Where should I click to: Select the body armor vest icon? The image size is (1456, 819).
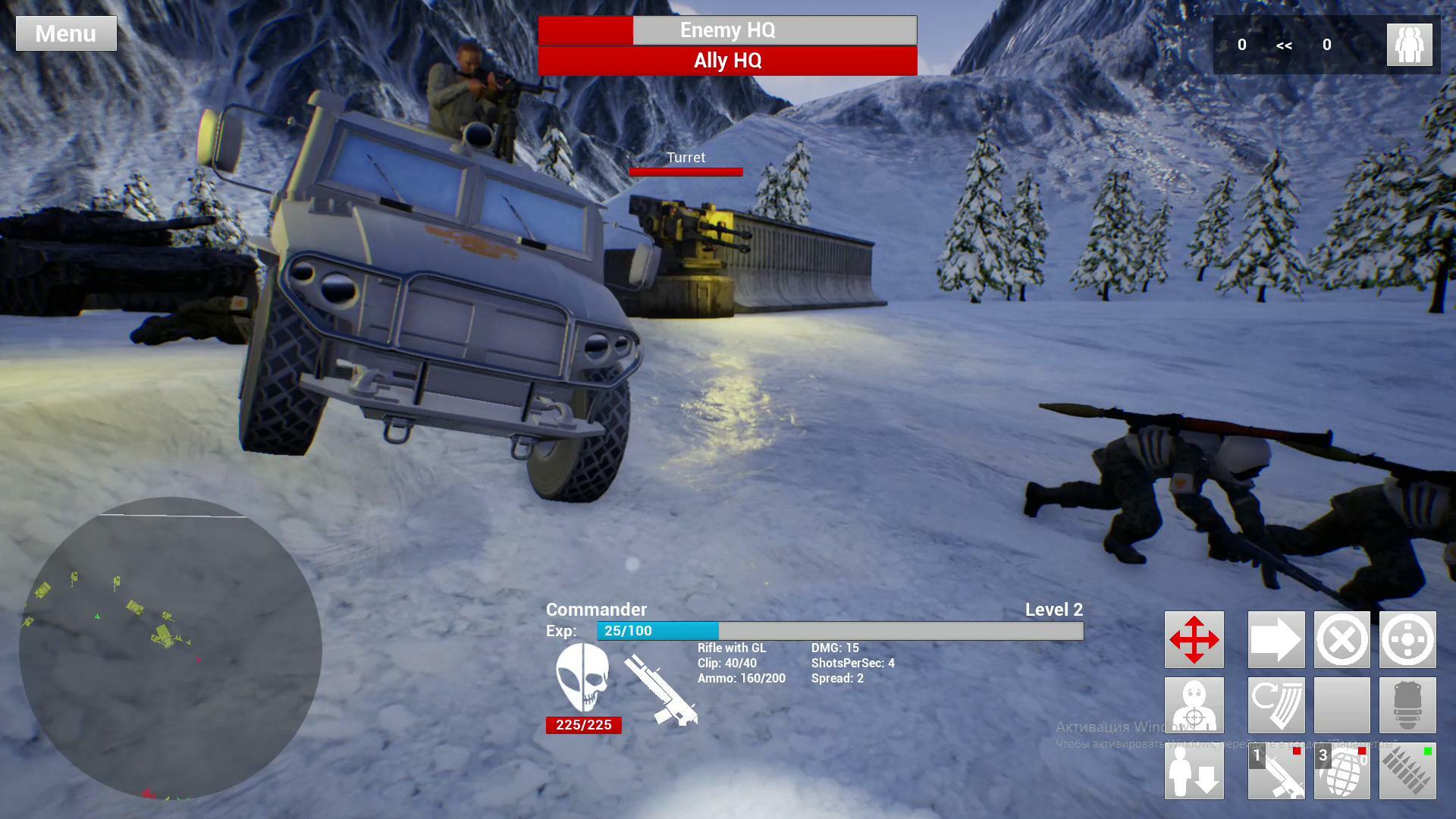click(1407, 705)
